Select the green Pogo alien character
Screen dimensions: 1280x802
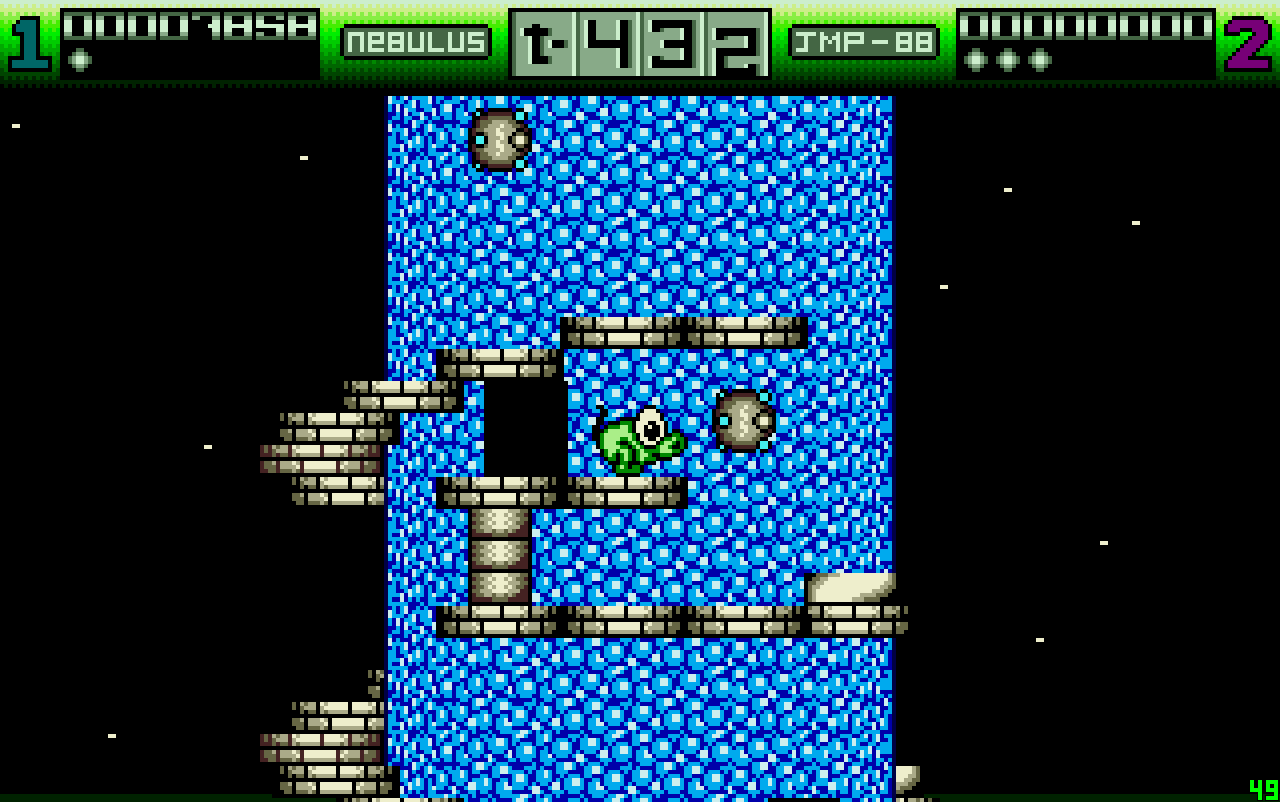640,440
